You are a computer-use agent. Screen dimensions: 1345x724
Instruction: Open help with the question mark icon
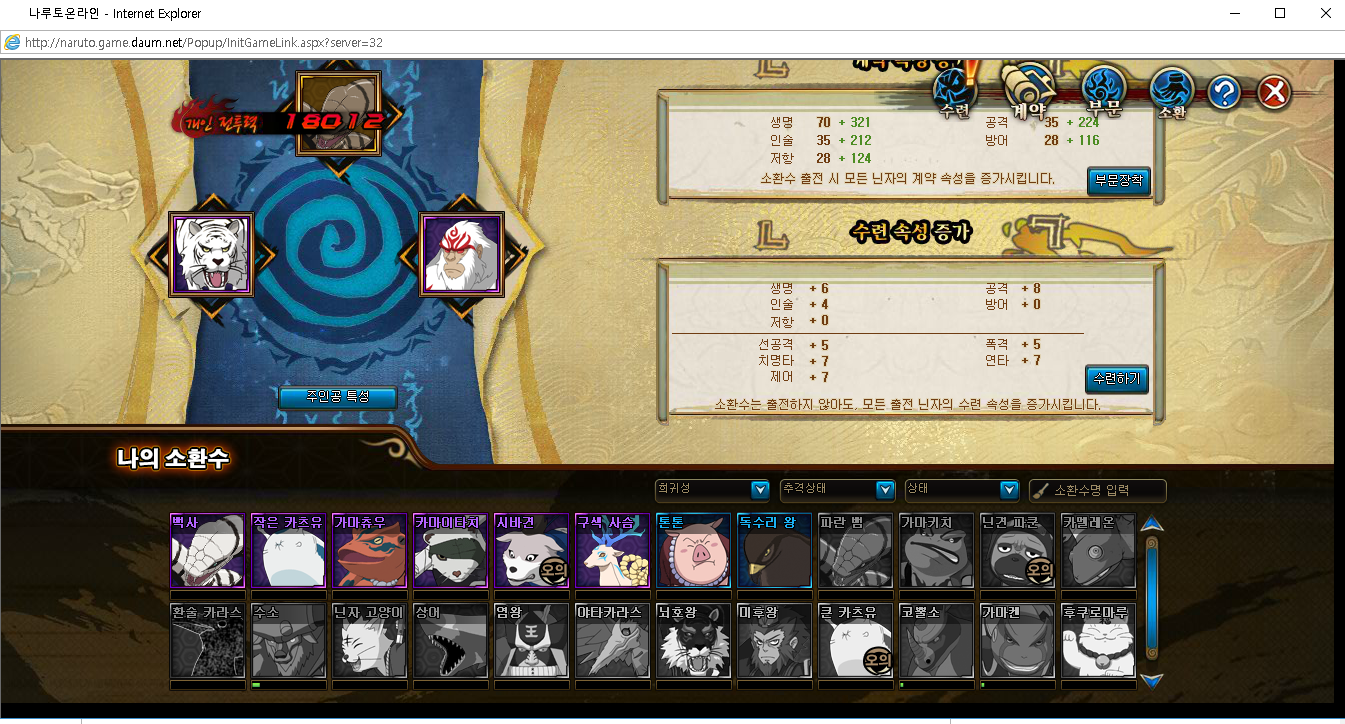(1224, 93)
